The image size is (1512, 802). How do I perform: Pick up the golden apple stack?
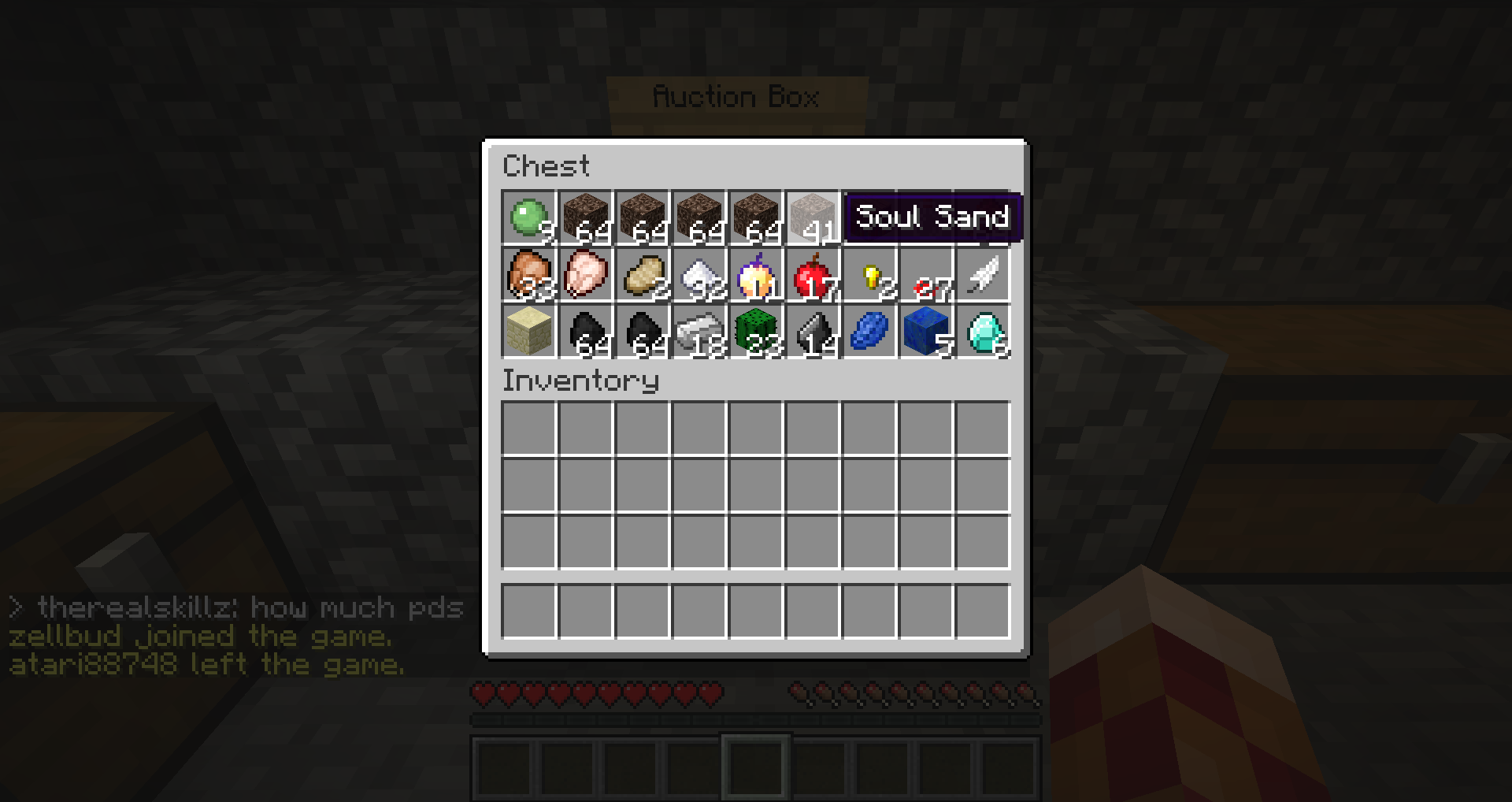click(755, 274)
